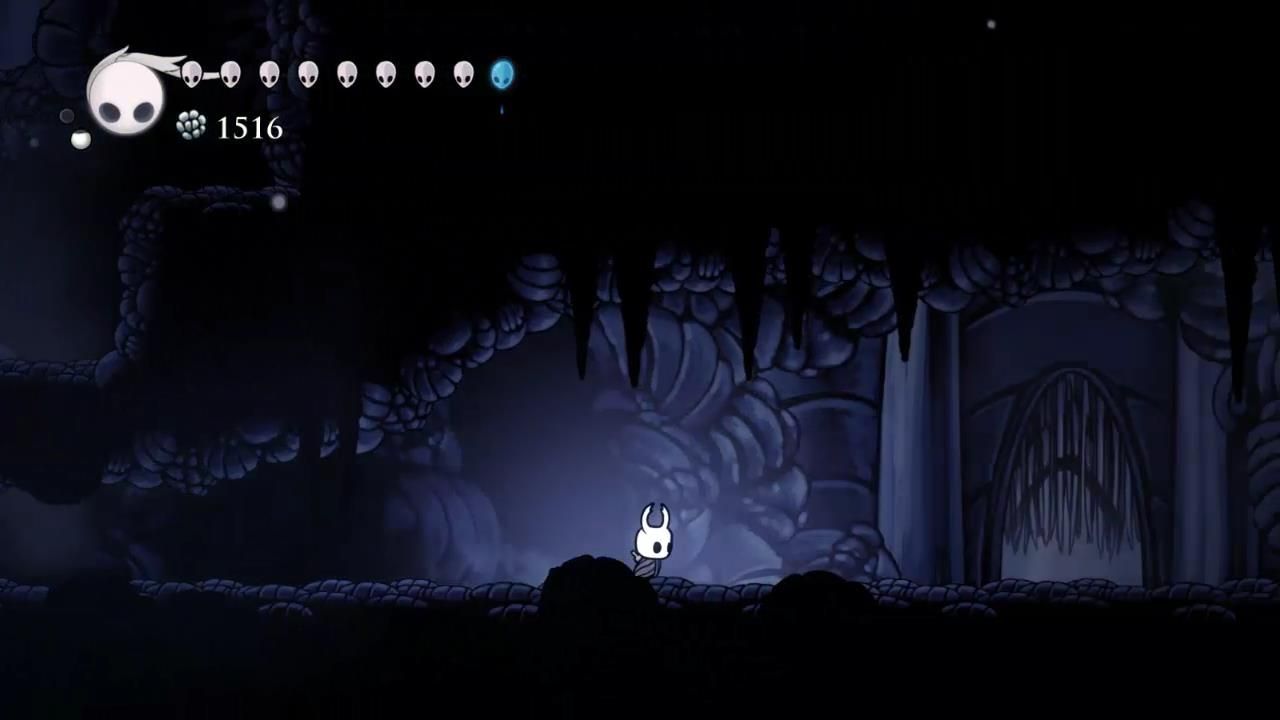The width and height of the screenshot is (1280, 720).
Task: Select the fourth health mask
Action: click(x=310, y=74)
